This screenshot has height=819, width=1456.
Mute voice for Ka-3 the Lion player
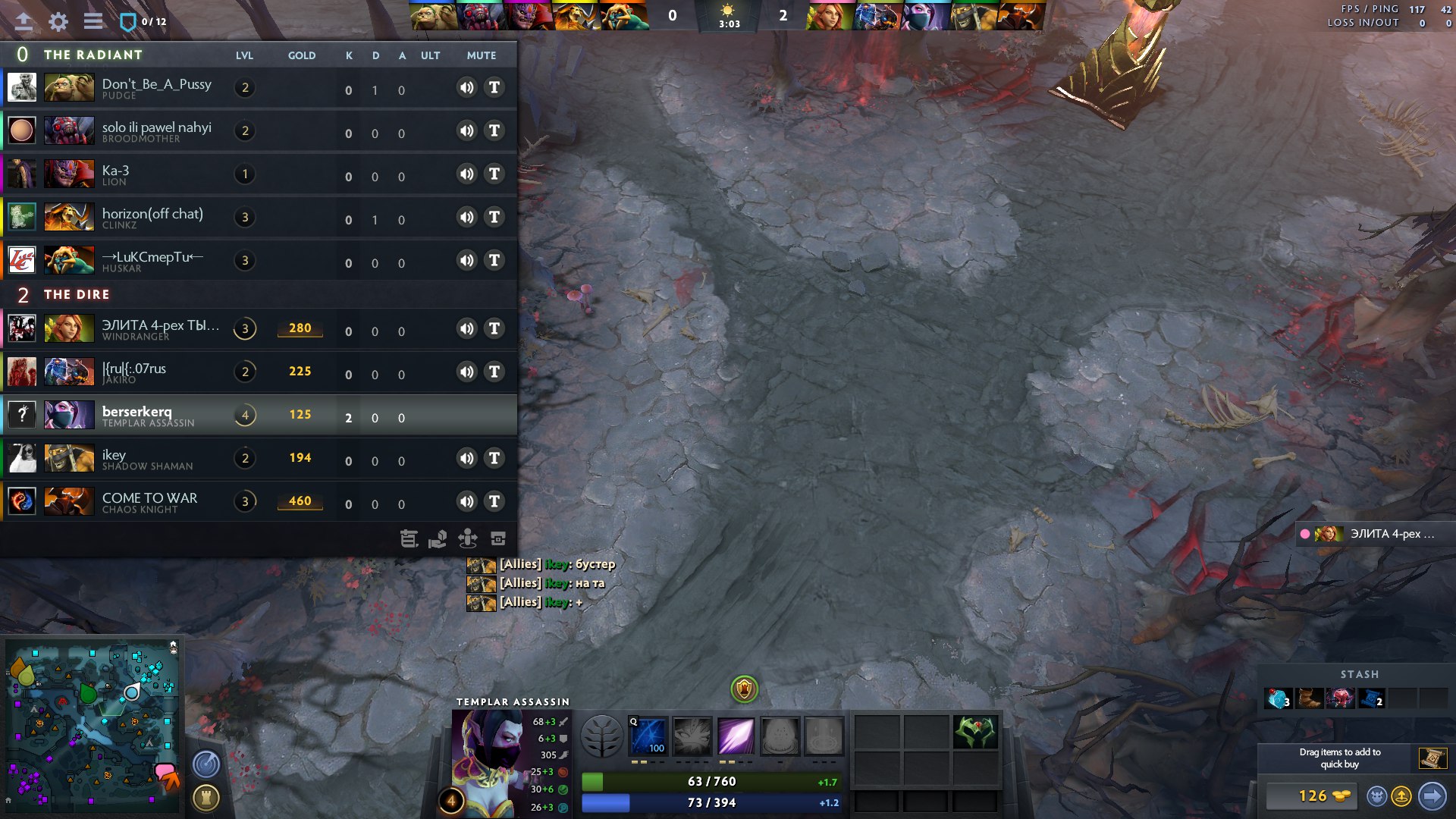click(x=466, y=174)
